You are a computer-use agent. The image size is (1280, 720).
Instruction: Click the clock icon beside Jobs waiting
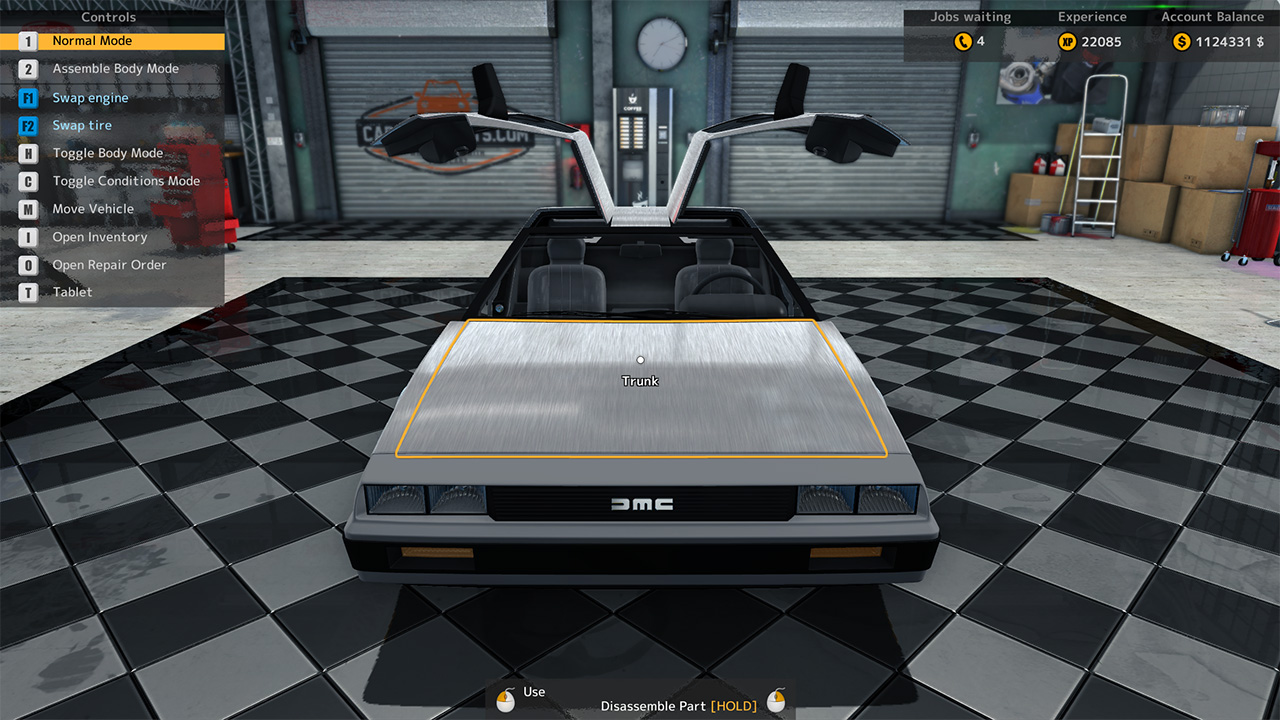(962, 42)
